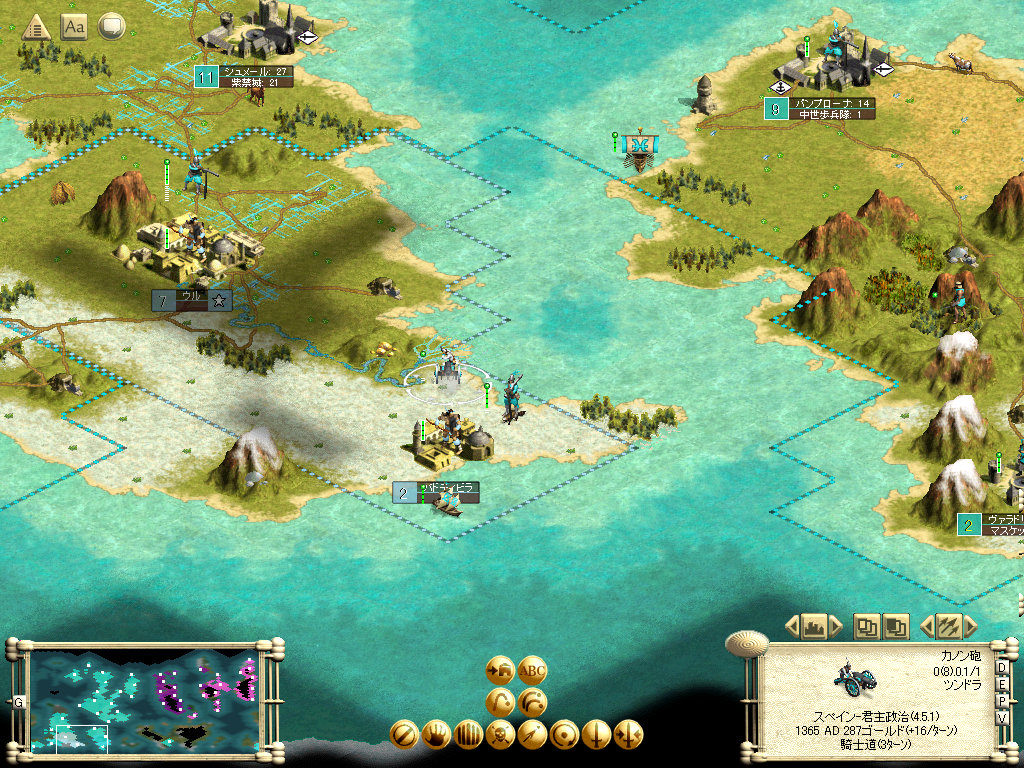Open the 'V' advisor shortcut tab
1024x768 pixels.
pyautogui.click(x=1002, y=720)
